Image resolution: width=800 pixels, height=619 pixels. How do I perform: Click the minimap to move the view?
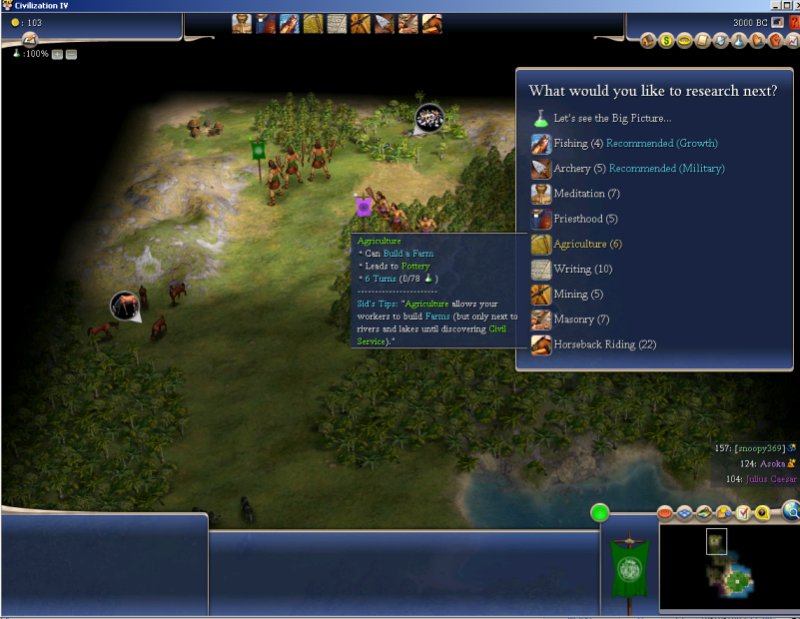pyautogui.click(x=728, y=565)
